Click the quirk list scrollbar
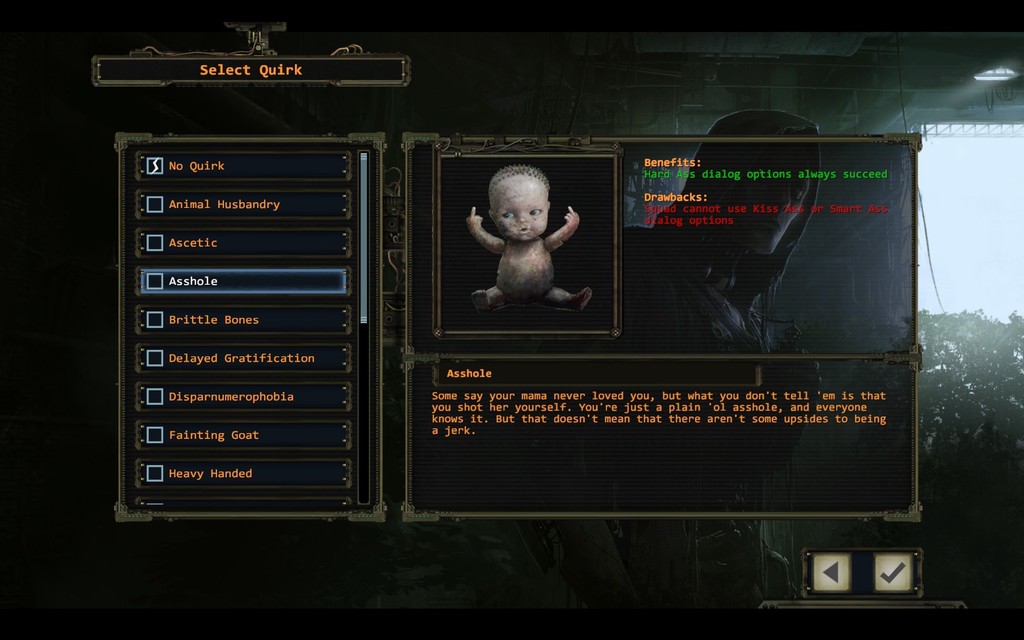The width and height of the screenshot is (1024, 640). pos(363,240)
